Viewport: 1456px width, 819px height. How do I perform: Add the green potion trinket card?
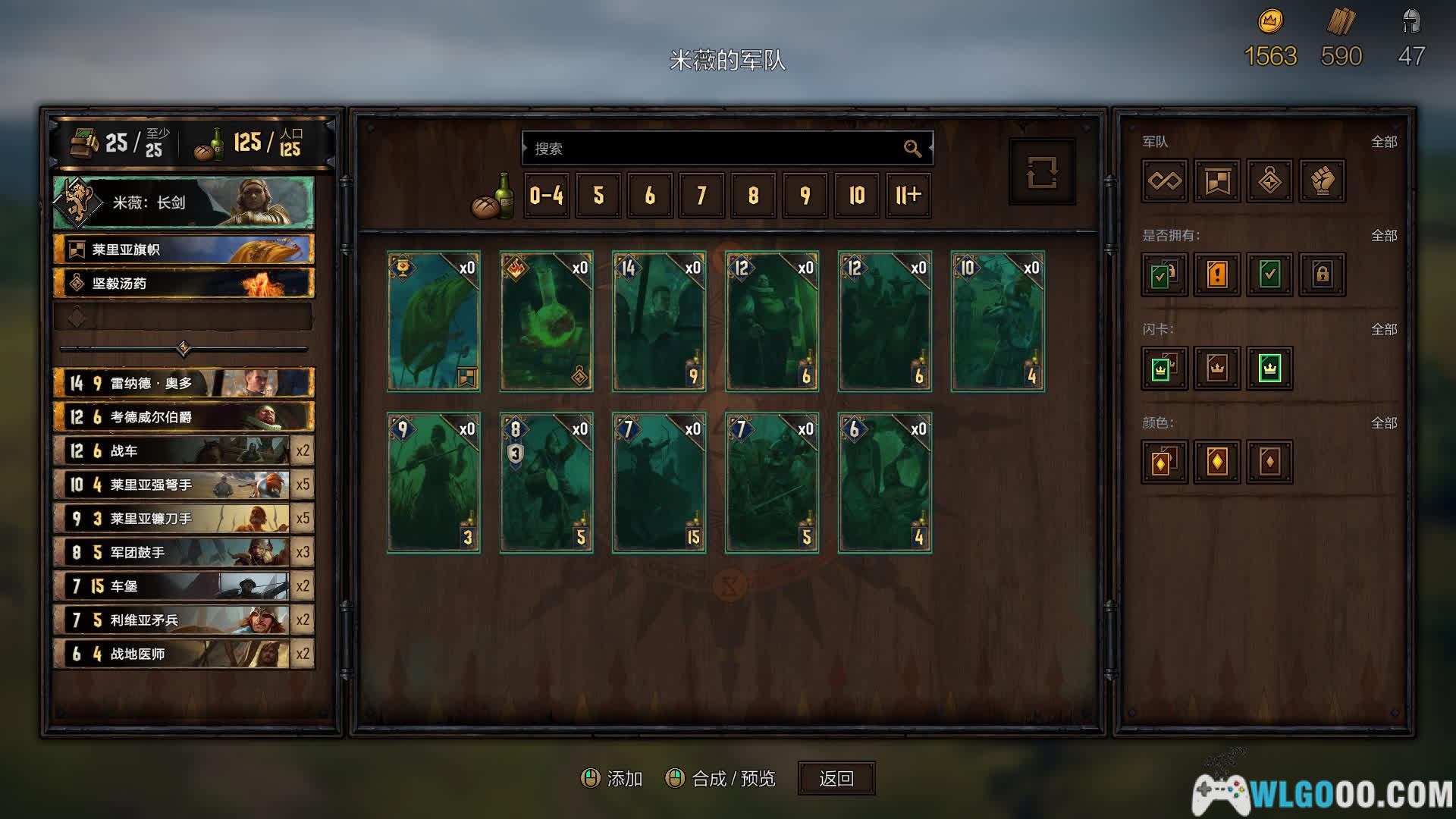546,322
